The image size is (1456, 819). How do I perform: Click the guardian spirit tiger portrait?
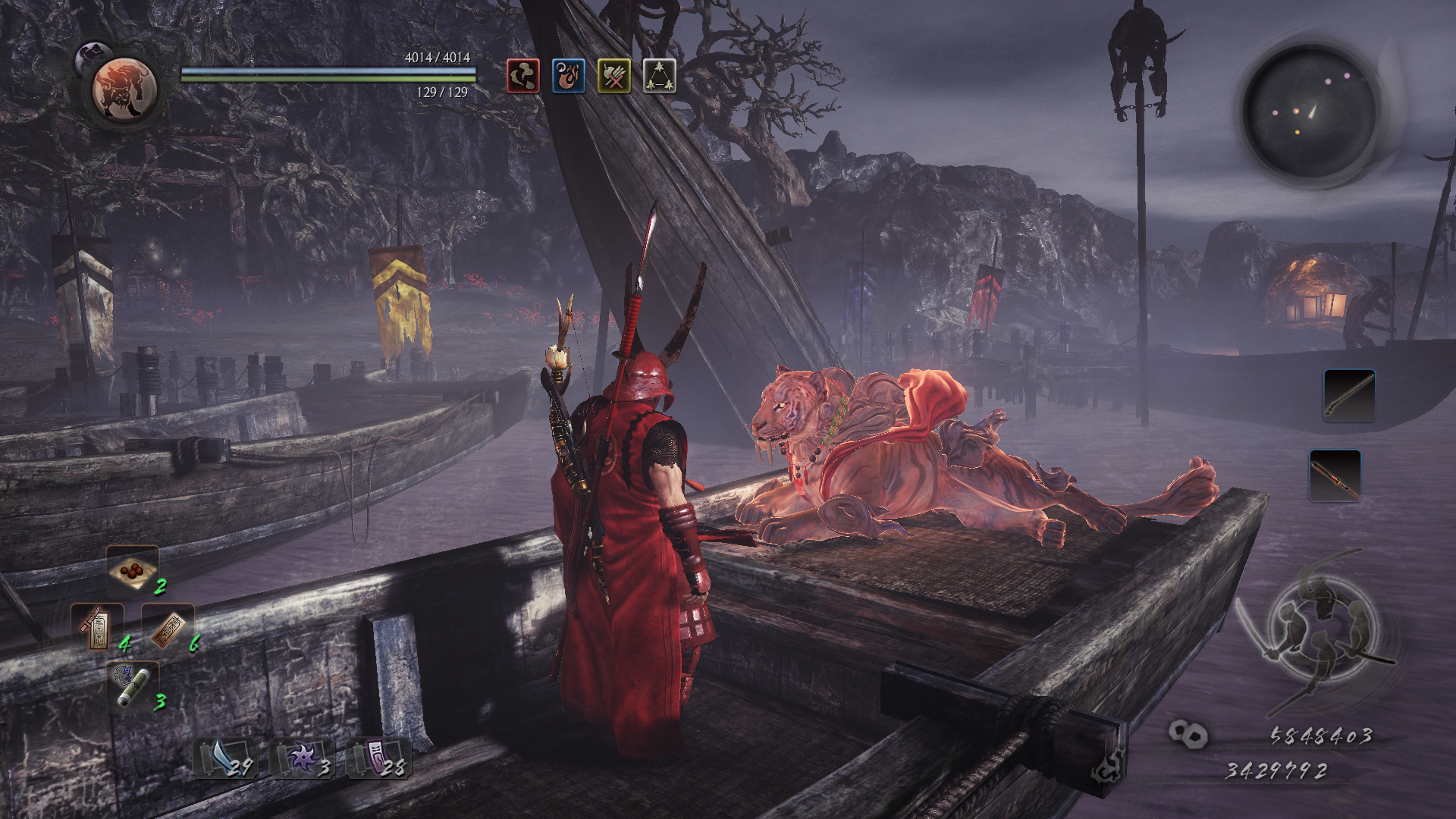pyautogui.click(x=124, y=89)
